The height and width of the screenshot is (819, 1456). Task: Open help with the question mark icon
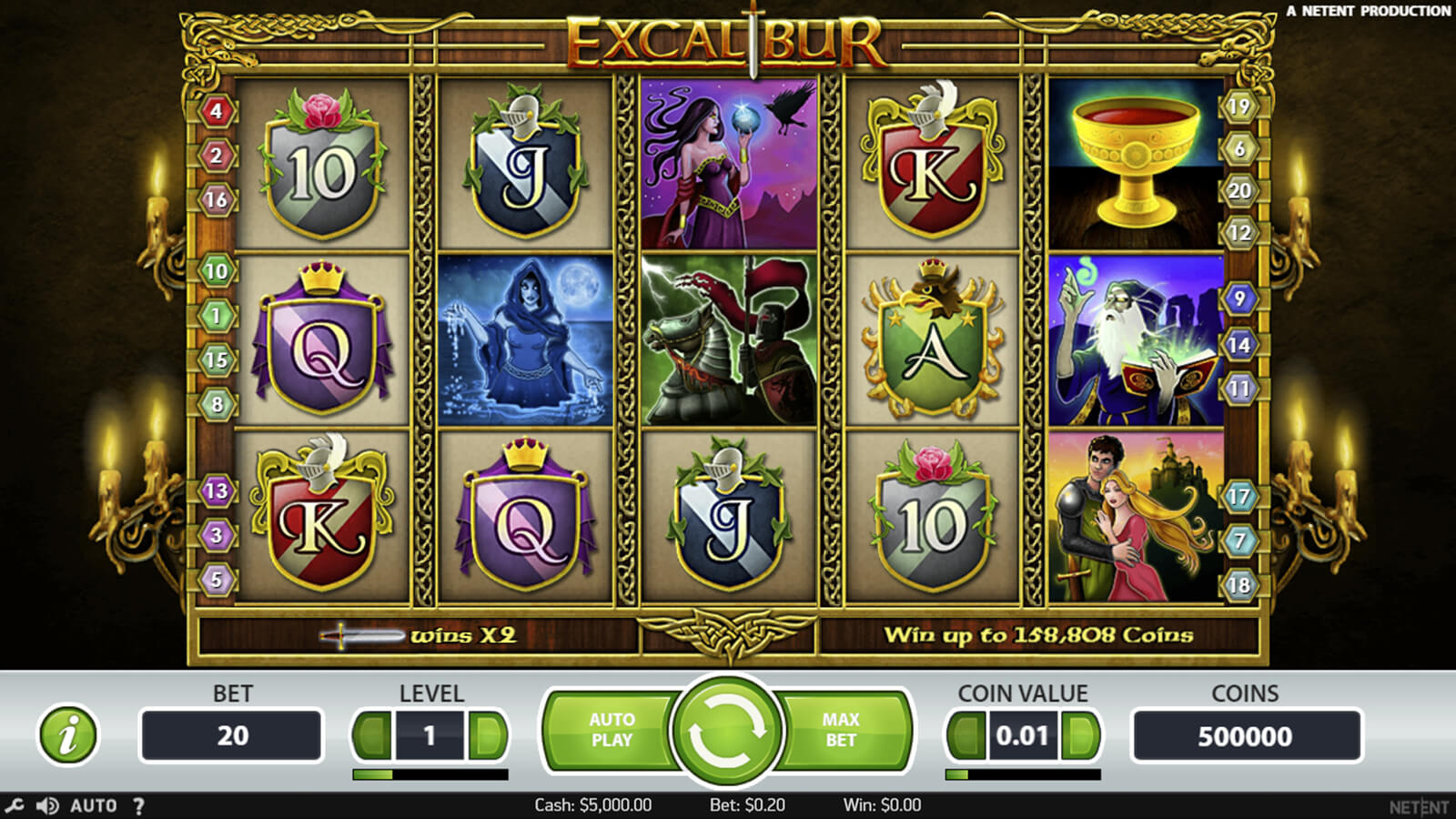(138, 805)
